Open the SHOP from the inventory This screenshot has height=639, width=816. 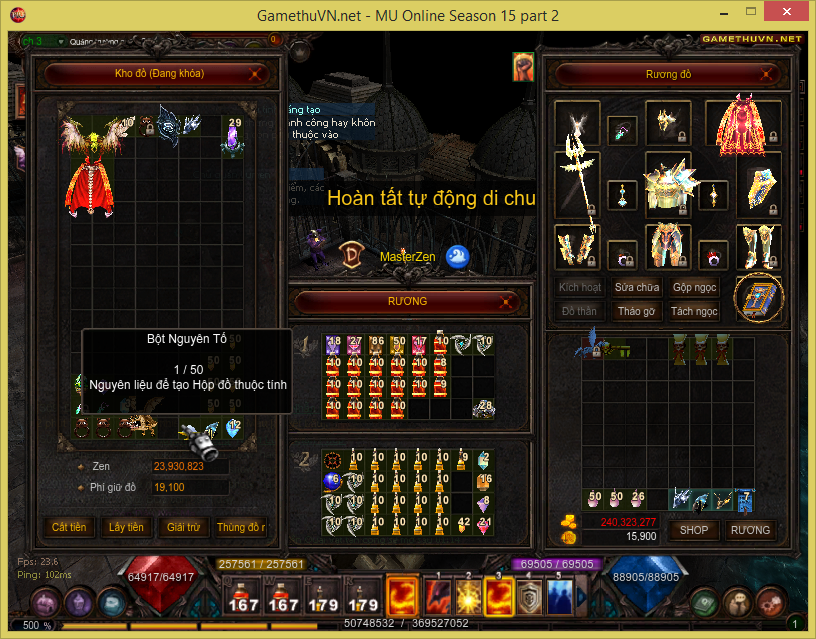(x=694, y=530)
